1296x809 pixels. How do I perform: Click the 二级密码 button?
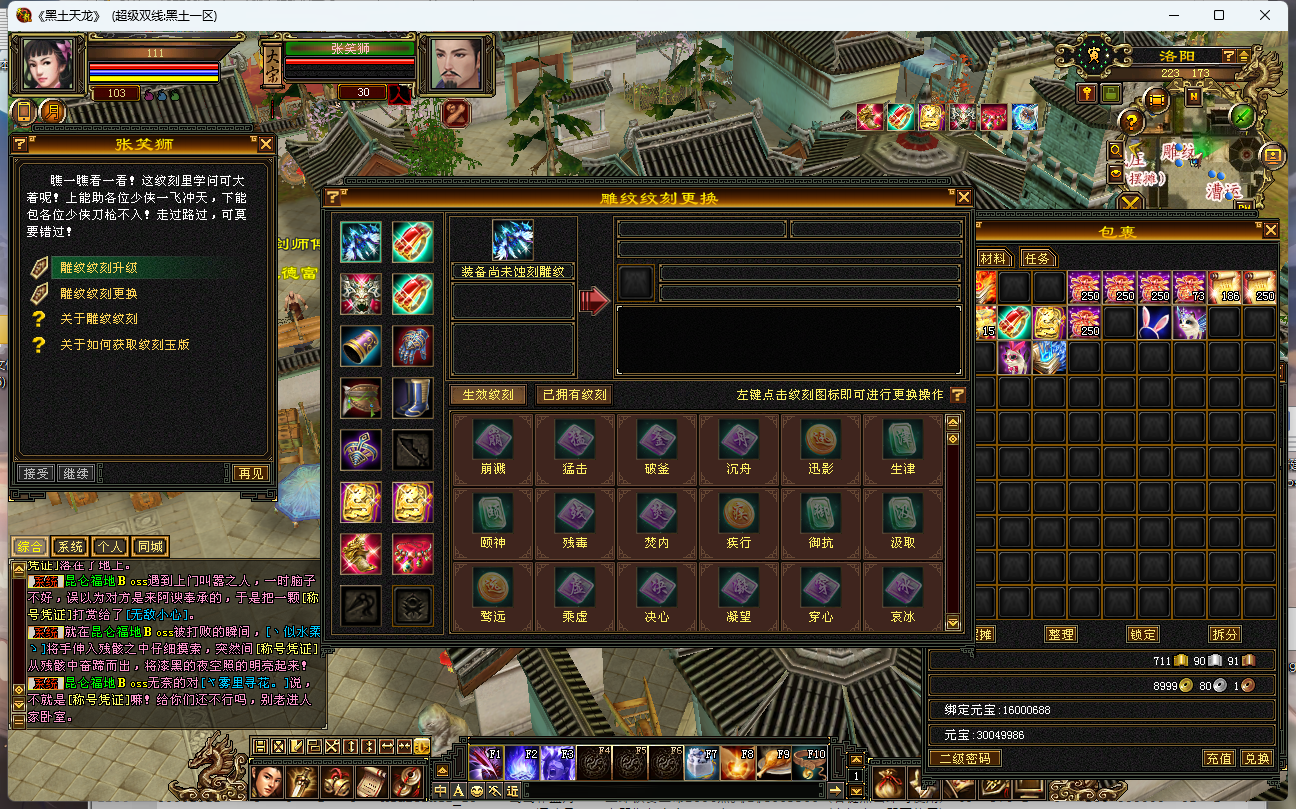click(x=965, y=758)
